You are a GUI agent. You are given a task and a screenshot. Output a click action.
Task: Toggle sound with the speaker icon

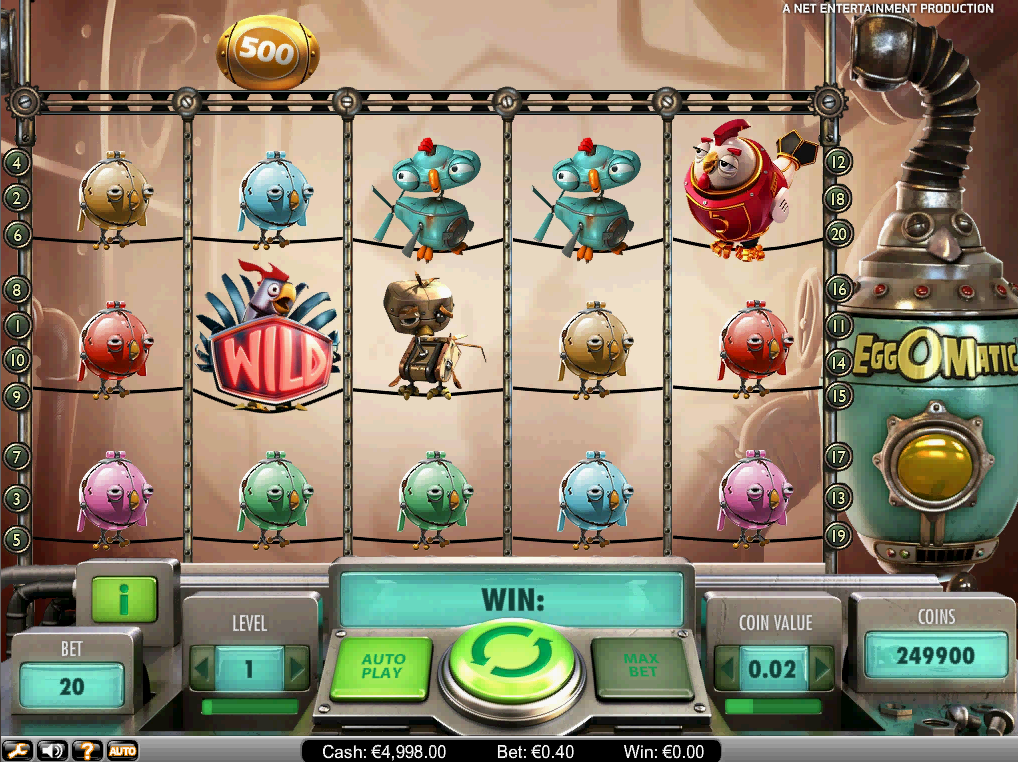coord(52,750)
